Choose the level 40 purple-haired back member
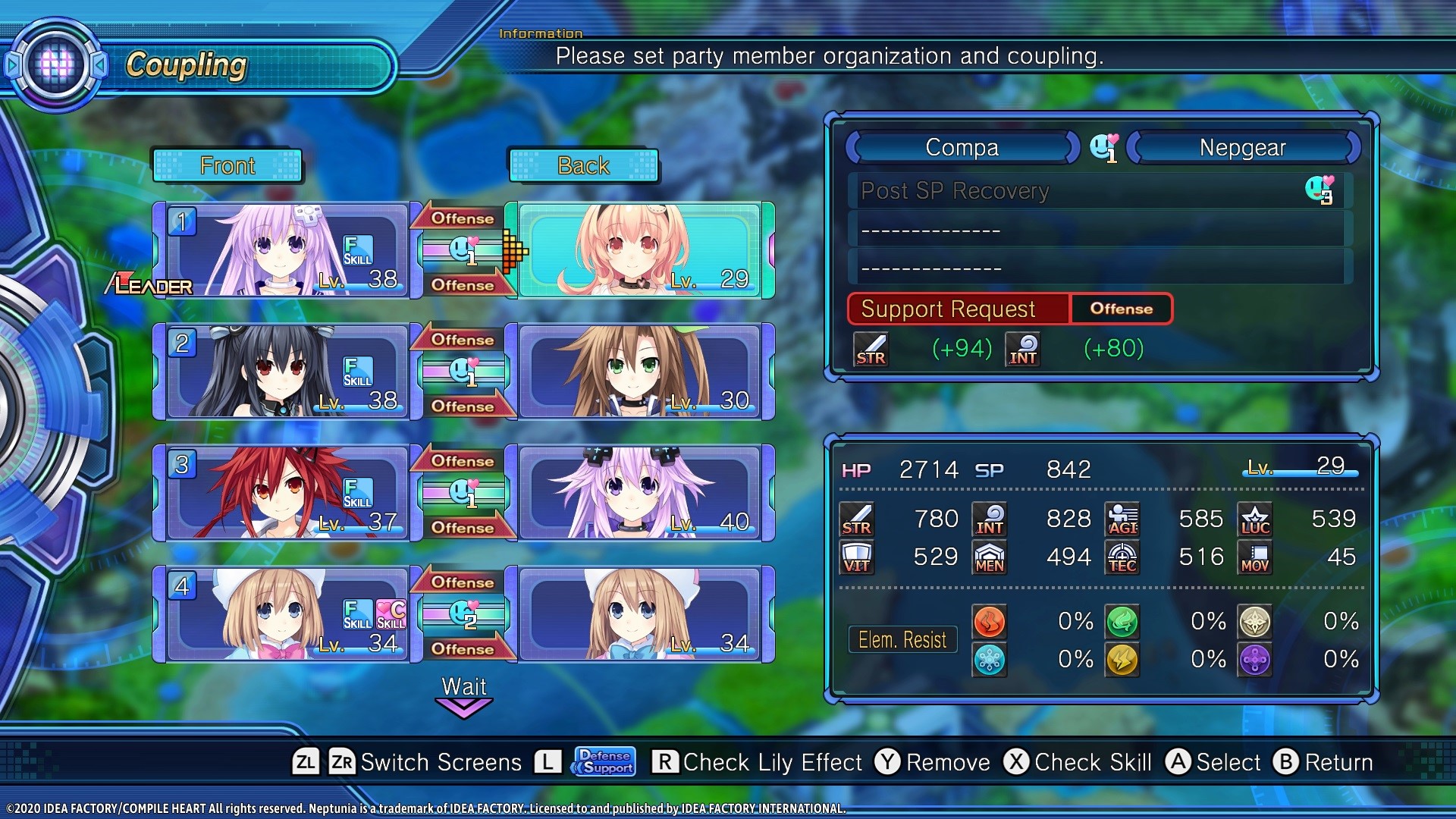The image size is (1456, 819). tap(639, 493)
